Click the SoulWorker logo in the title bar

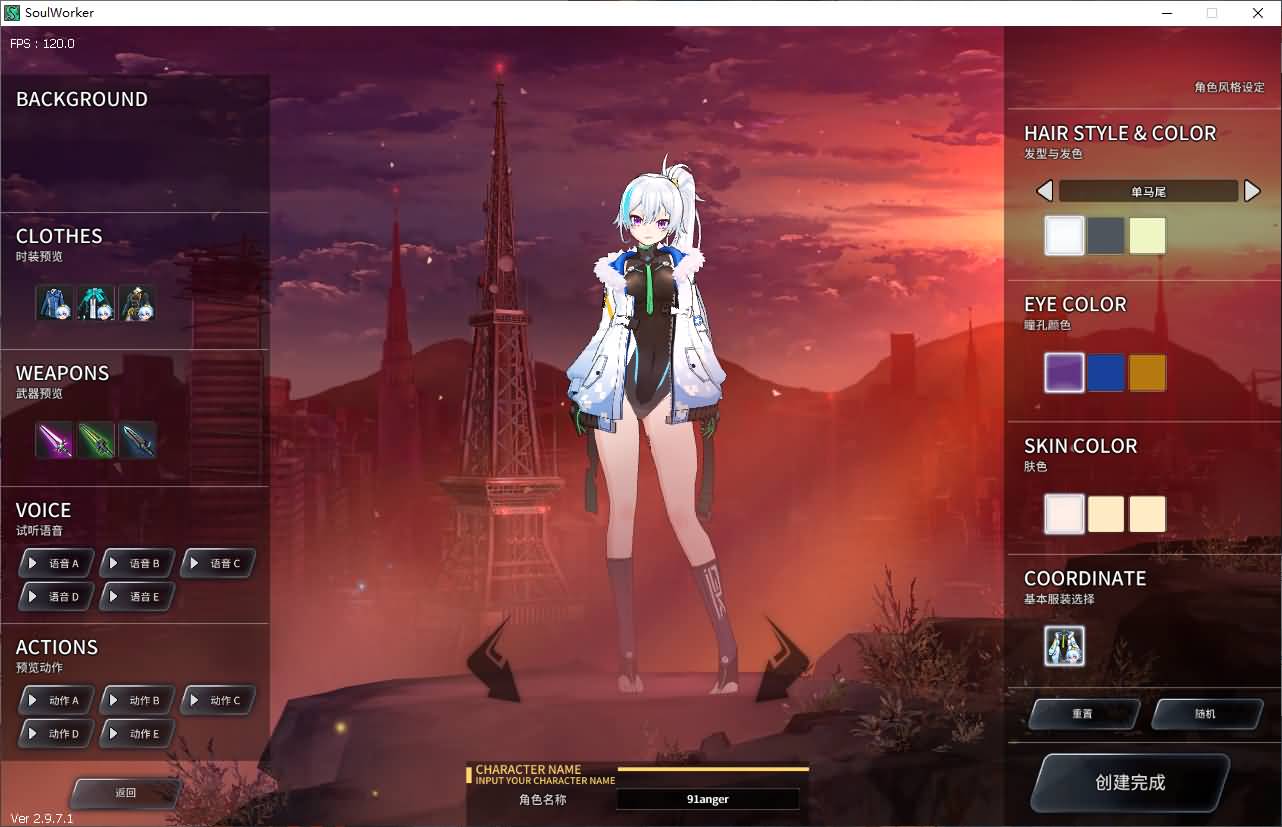[x=13, y=12]
